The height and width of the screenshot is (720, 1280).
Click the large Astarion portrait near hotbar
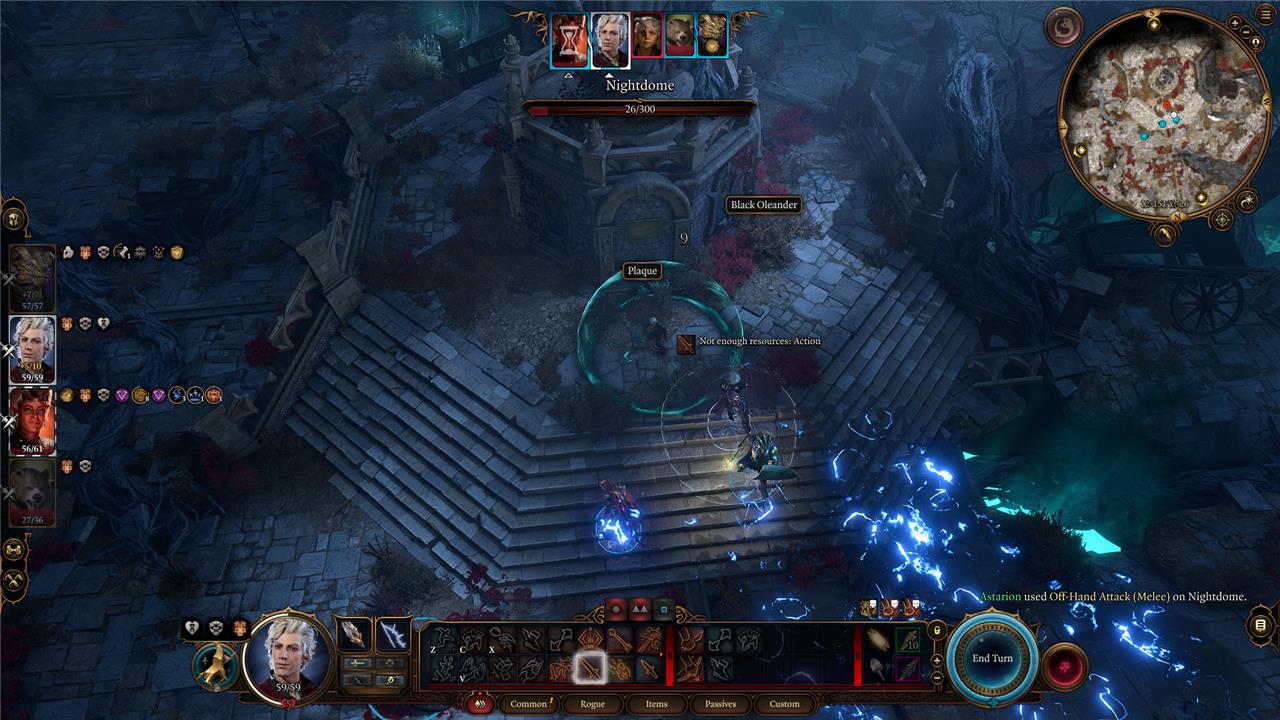288,655
